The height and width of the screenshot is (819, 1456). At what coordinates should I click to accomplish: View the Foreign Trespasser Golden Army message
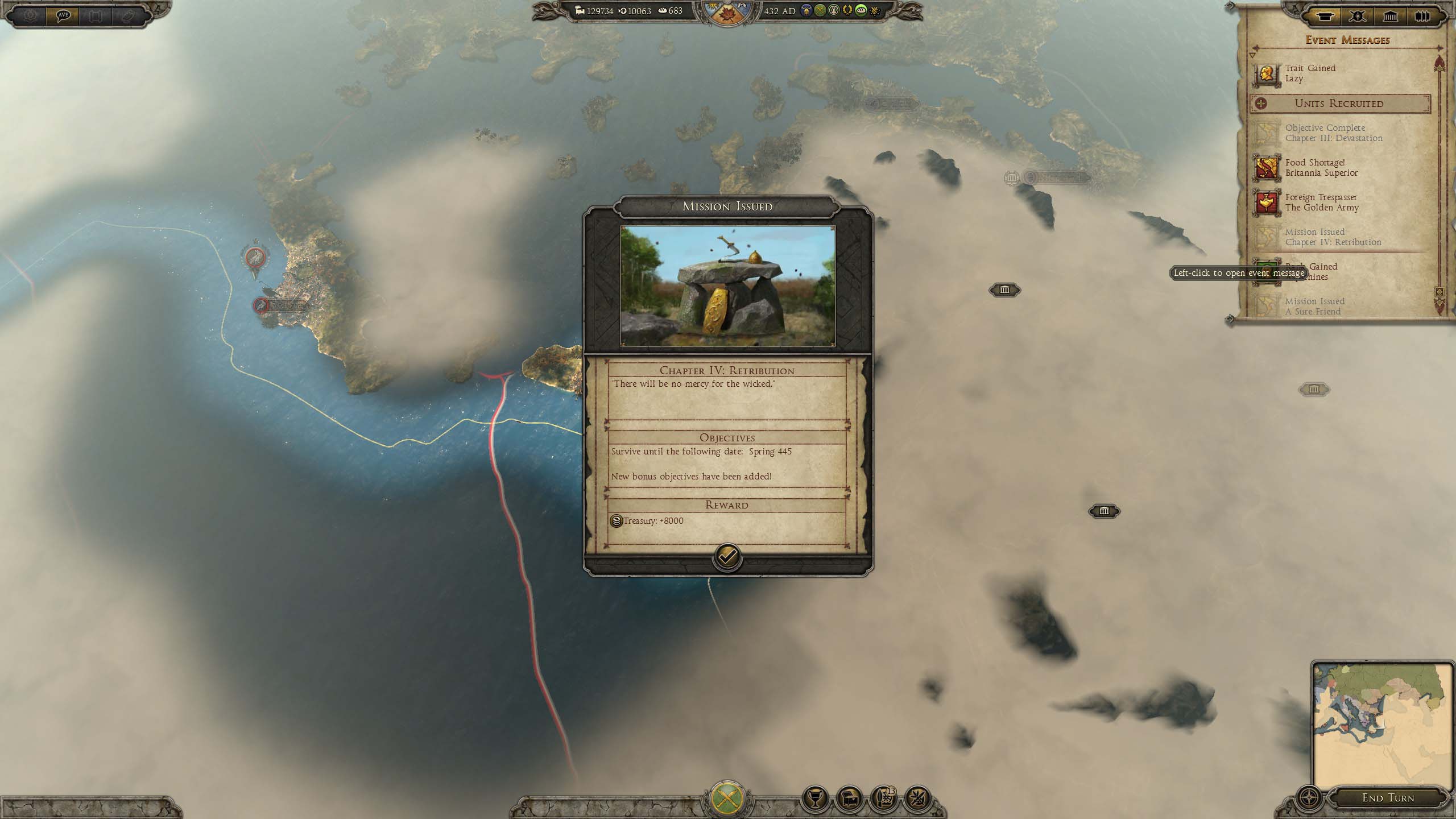(1322, 202)
